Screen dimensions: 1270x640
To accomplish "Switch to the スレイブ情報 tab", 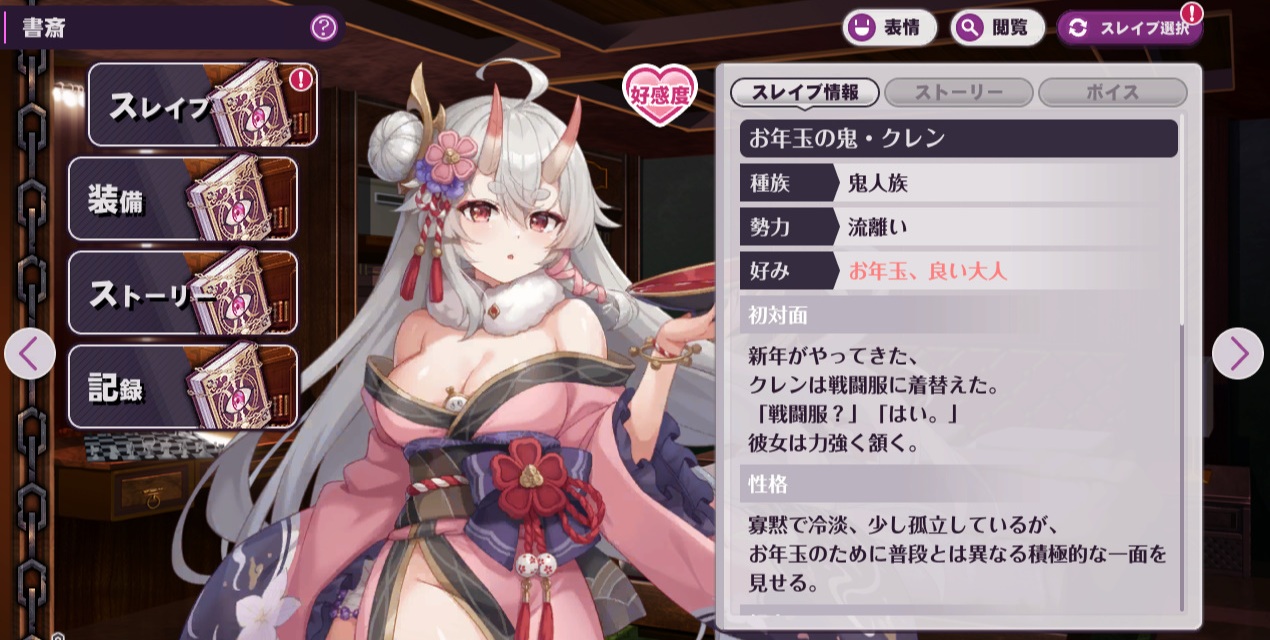I will tap(805, 93).
